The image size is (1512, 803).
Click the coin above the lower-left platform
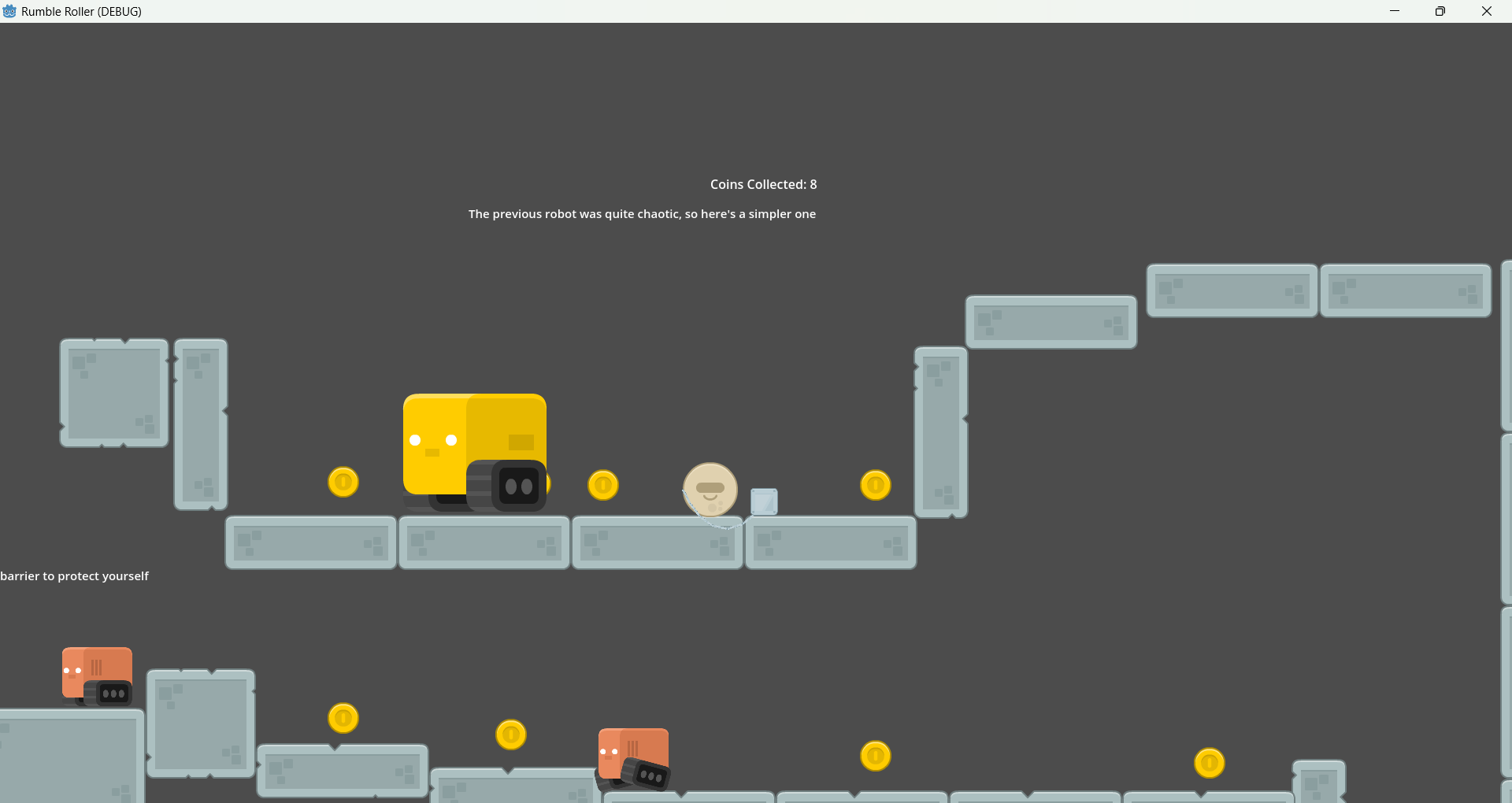343,718
